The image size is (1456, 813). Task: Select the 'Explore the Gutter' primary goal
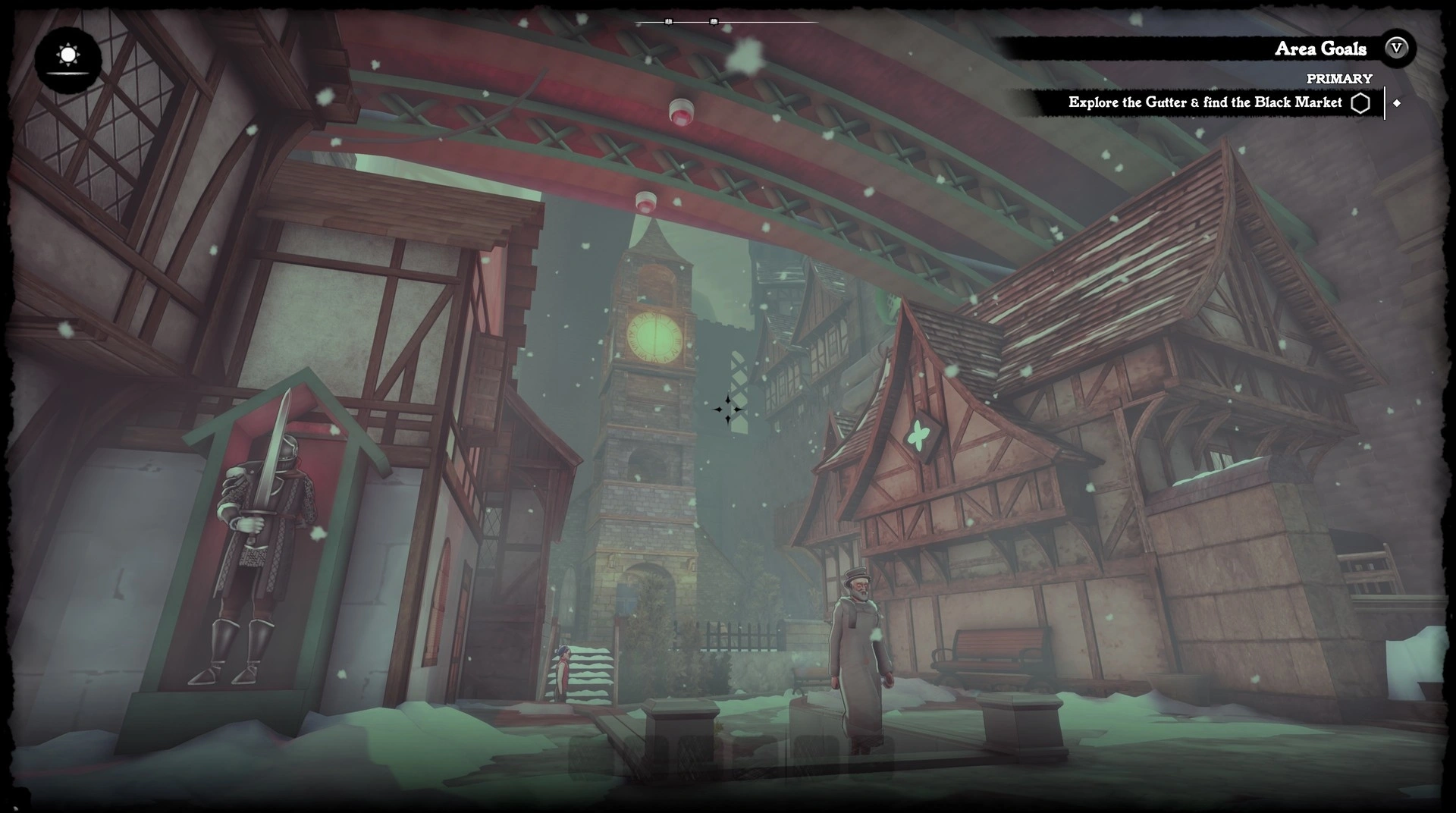(x=1204, y=102)
